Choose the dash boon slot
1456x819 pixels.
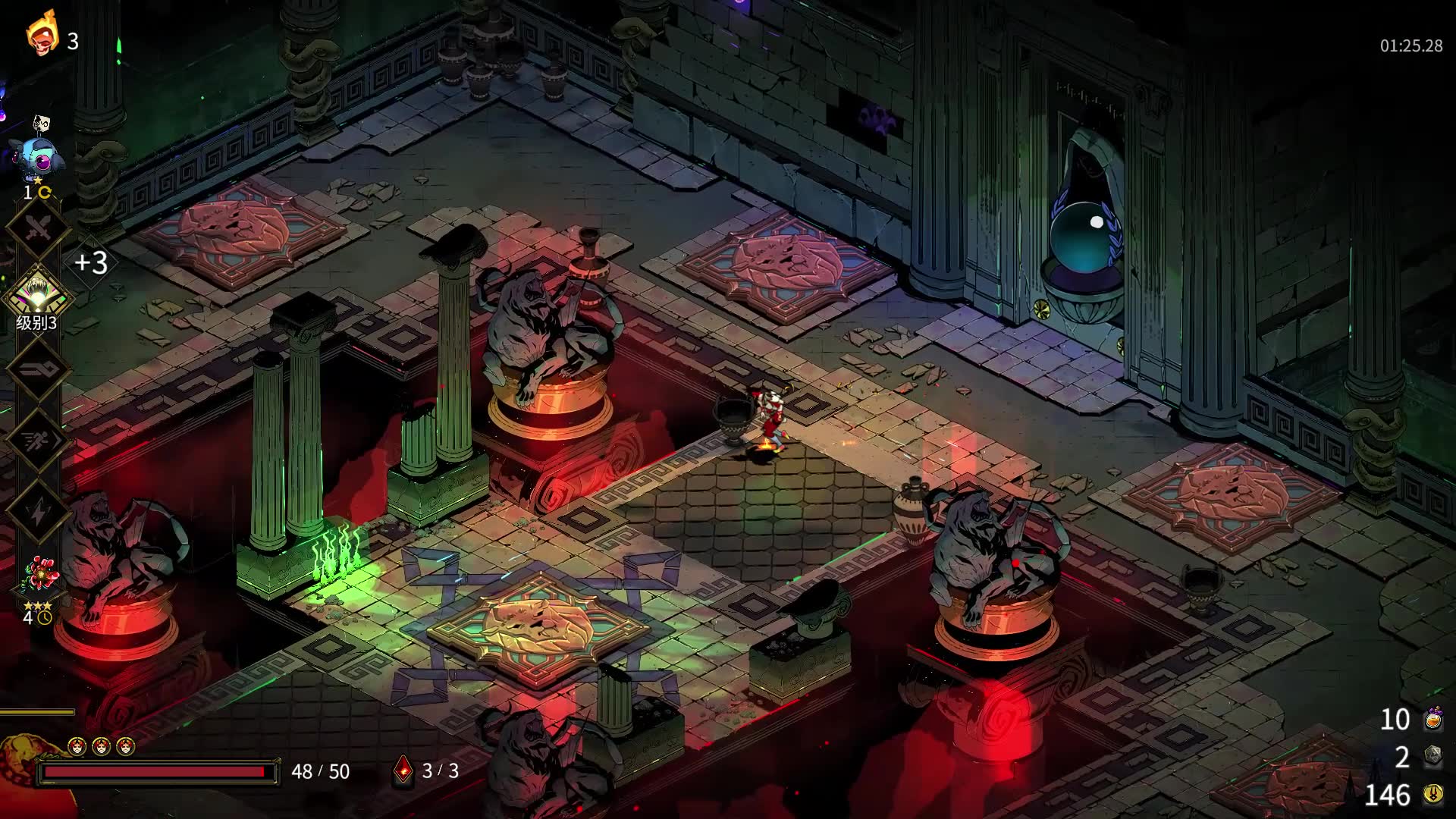click(x=38, y=441)
